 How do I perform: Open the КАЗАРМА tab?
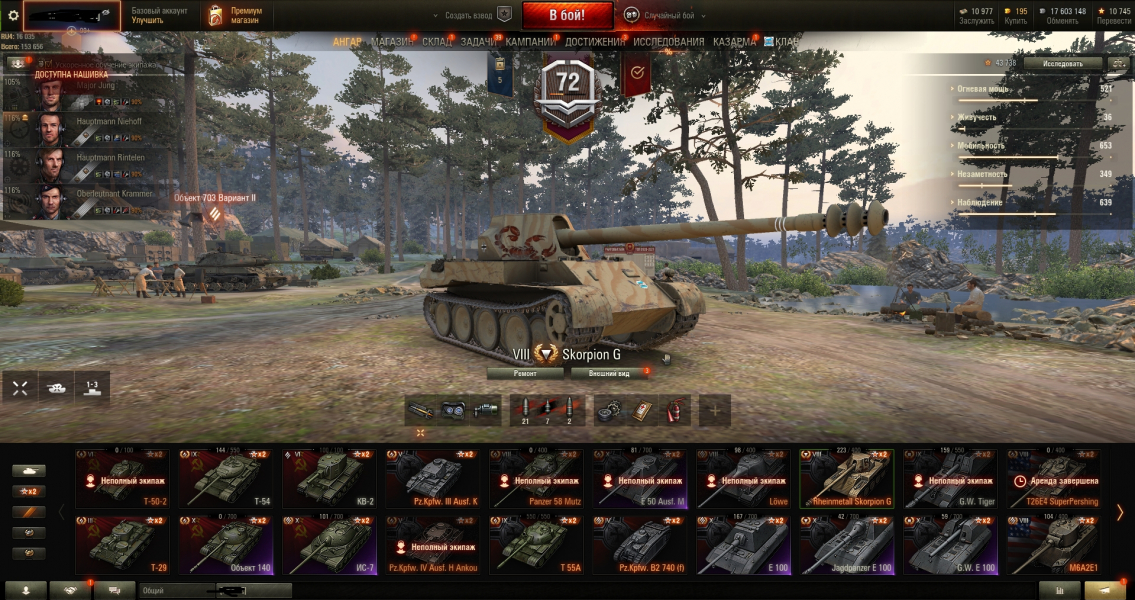pyautogui.click(x=734, y=42)
